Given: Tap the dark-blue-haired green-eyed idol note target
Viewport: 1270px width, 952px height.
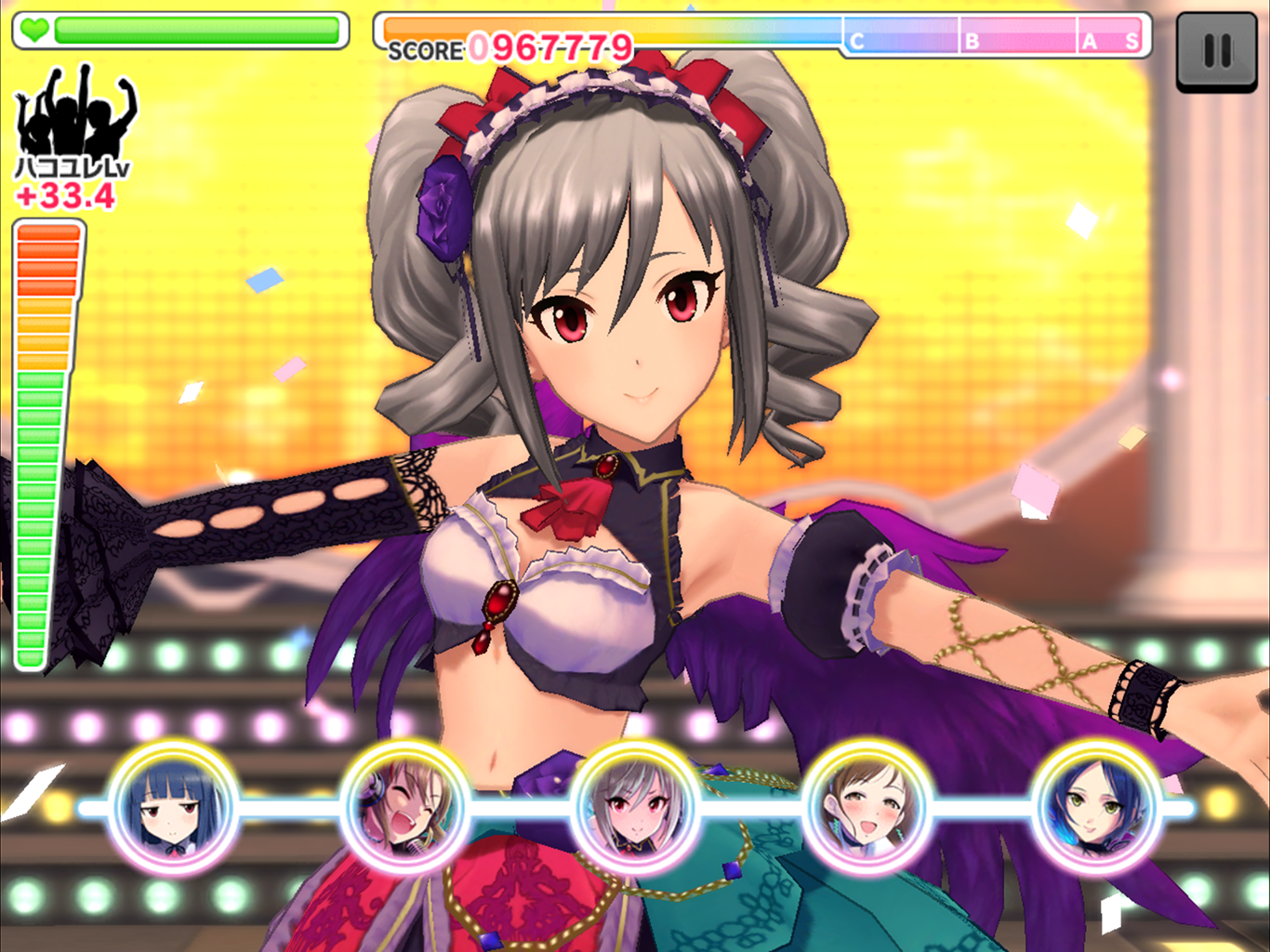Looking at the screenshot, I should pyautogui.click(x=1097, y=807).
